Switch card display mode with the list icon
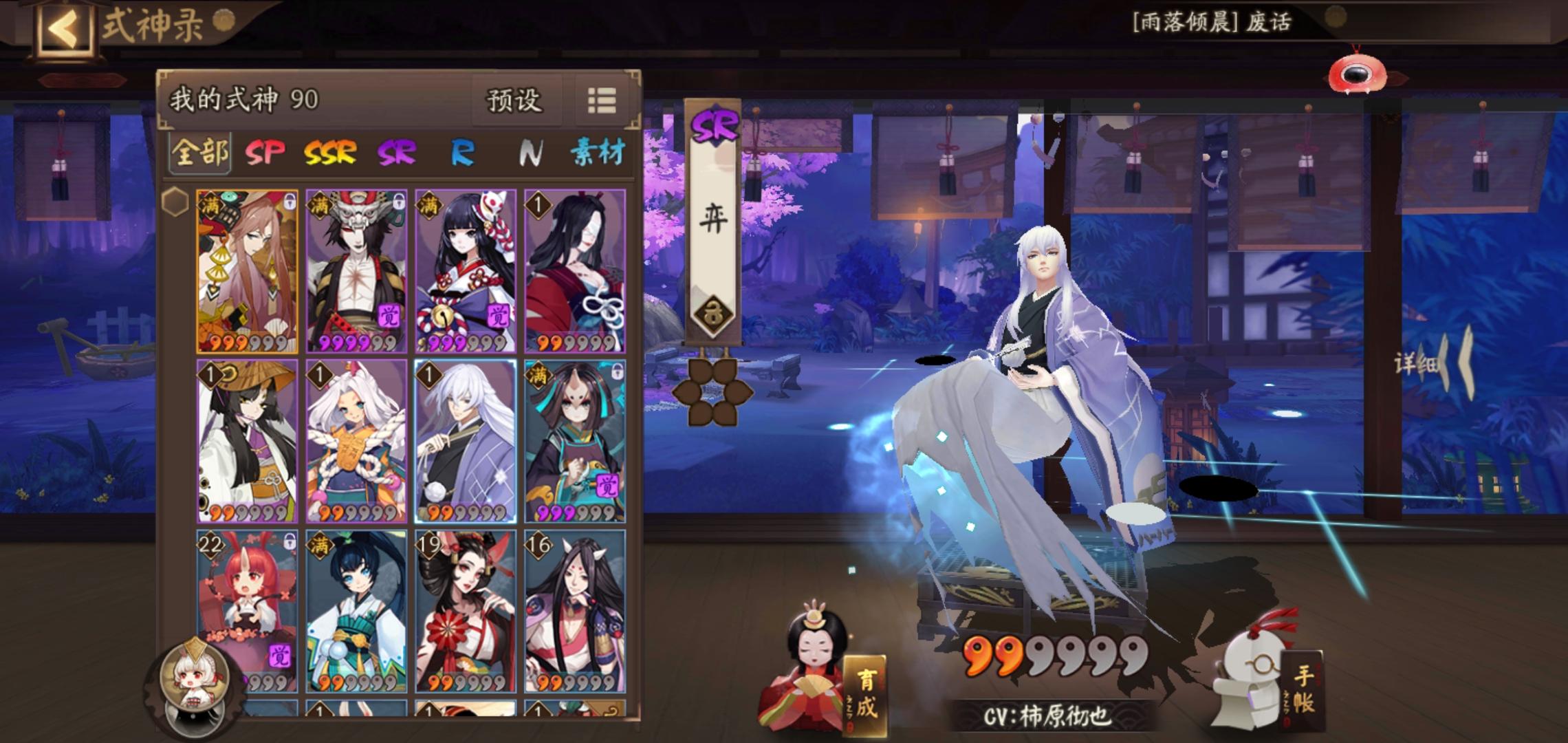1568x743 pixels. point(601,101)
